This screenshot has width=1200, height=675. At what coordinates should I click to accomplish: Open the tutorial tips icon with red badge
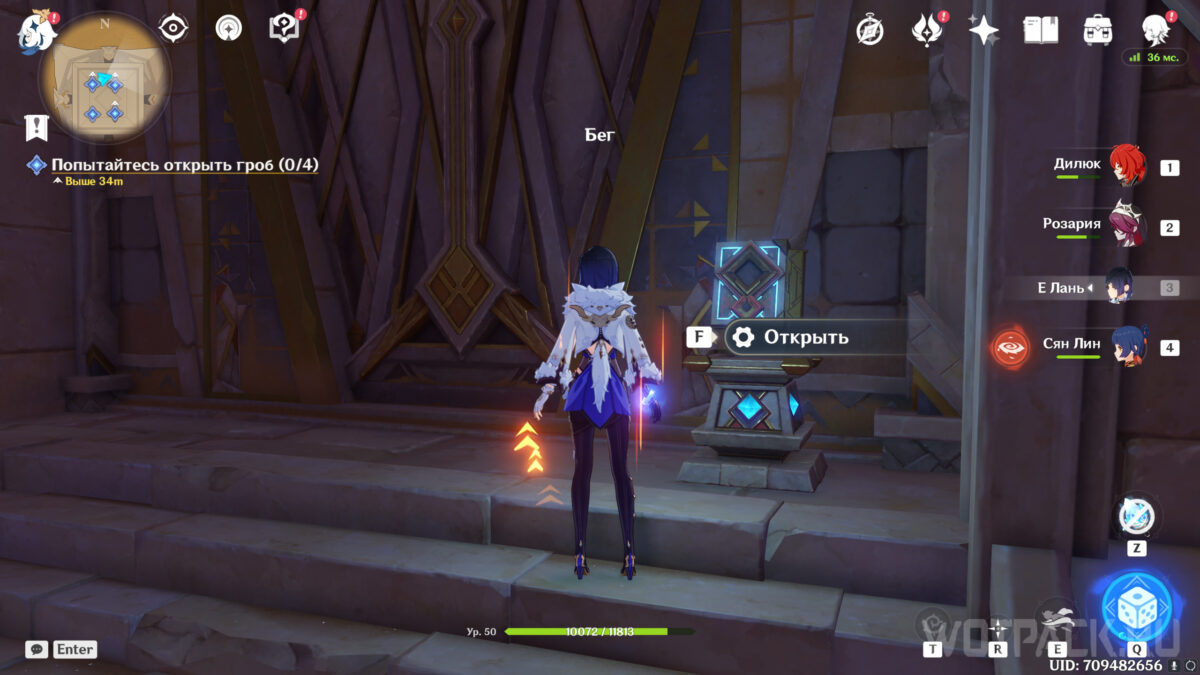285,28
